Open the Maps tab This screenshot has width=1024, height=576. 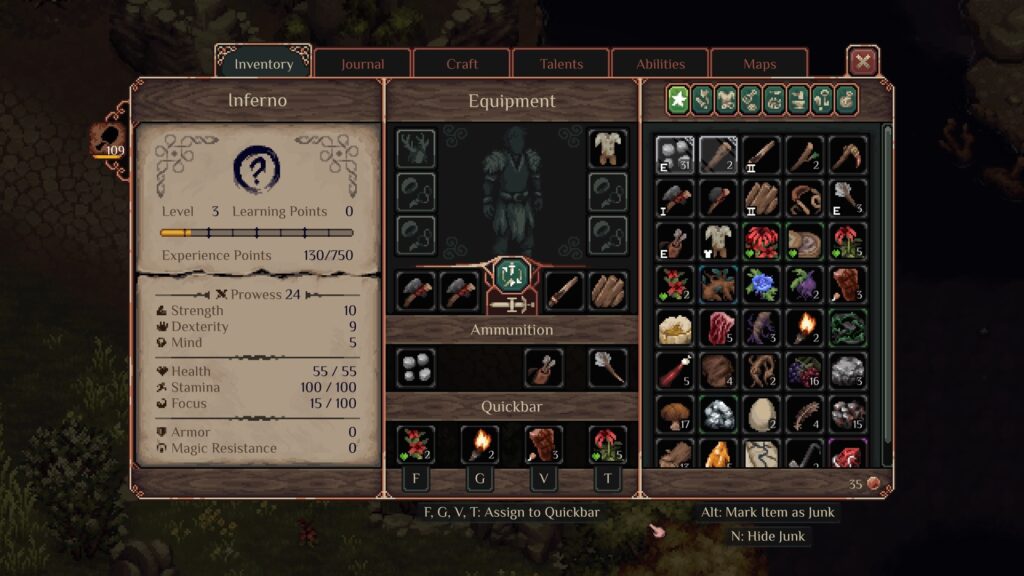(759, 64)
